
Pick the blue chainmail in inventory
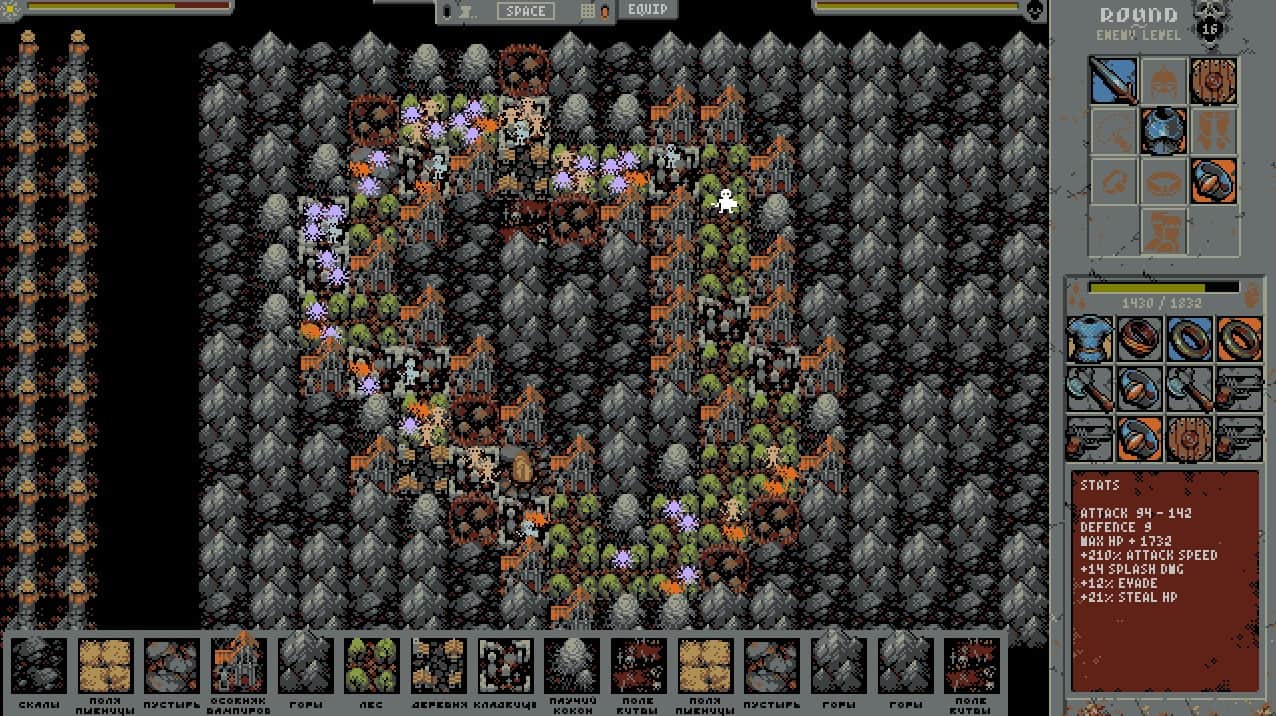click(1089, 339)
